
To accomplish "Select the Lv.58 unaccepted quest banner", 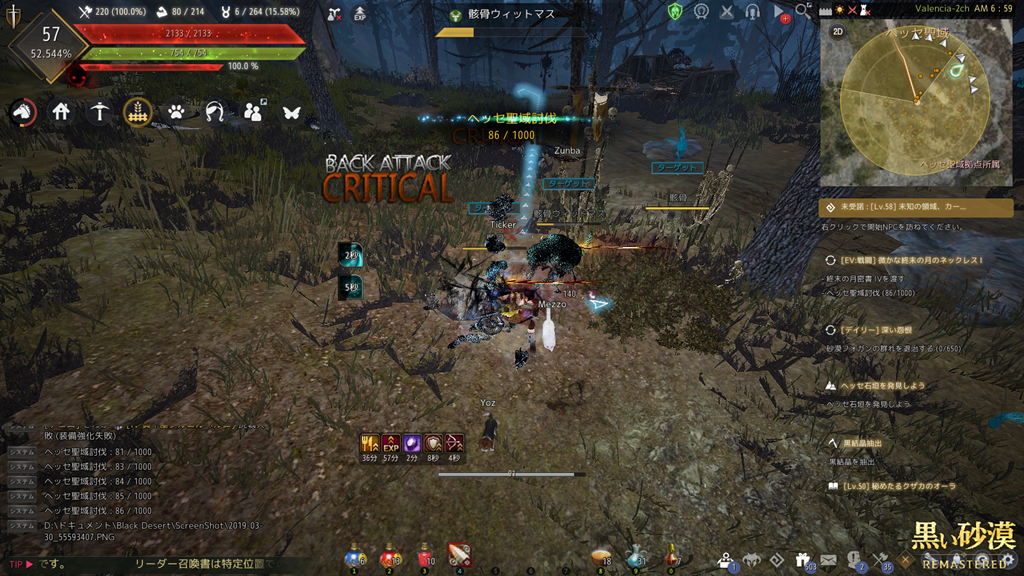I will (x=916, y=208).
